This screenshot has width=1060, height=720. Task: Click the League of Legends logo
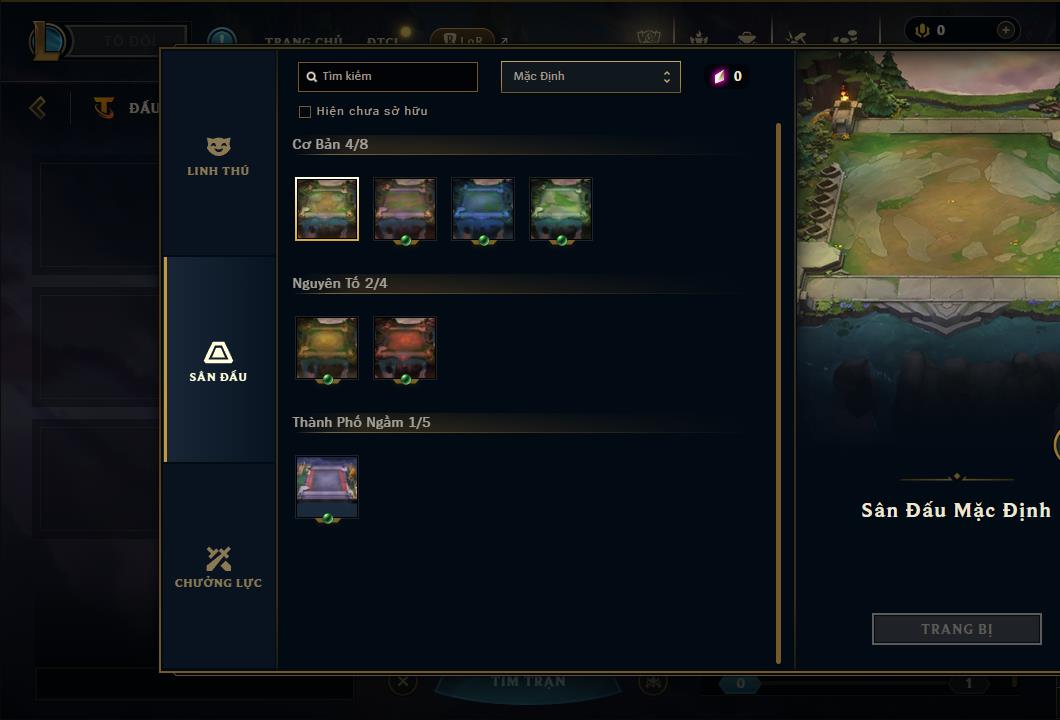tap(49, 41)
